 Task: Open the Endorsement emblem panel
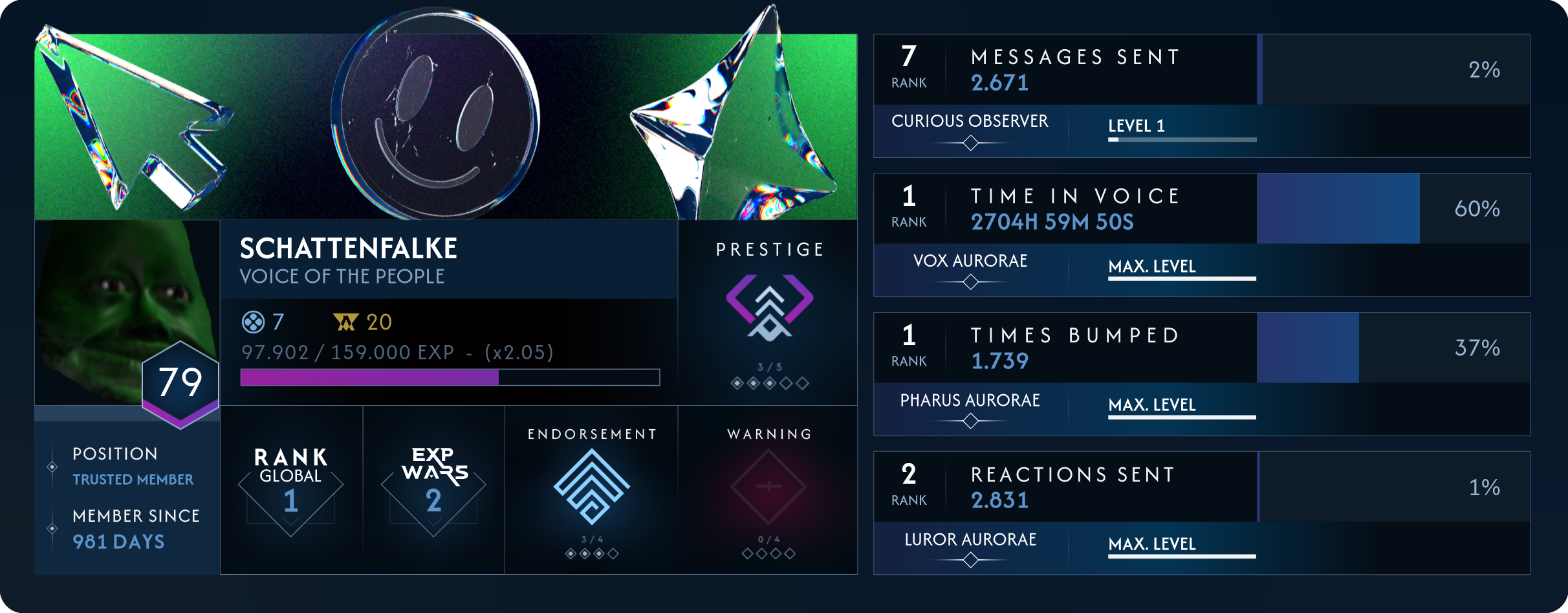(591, 487)
